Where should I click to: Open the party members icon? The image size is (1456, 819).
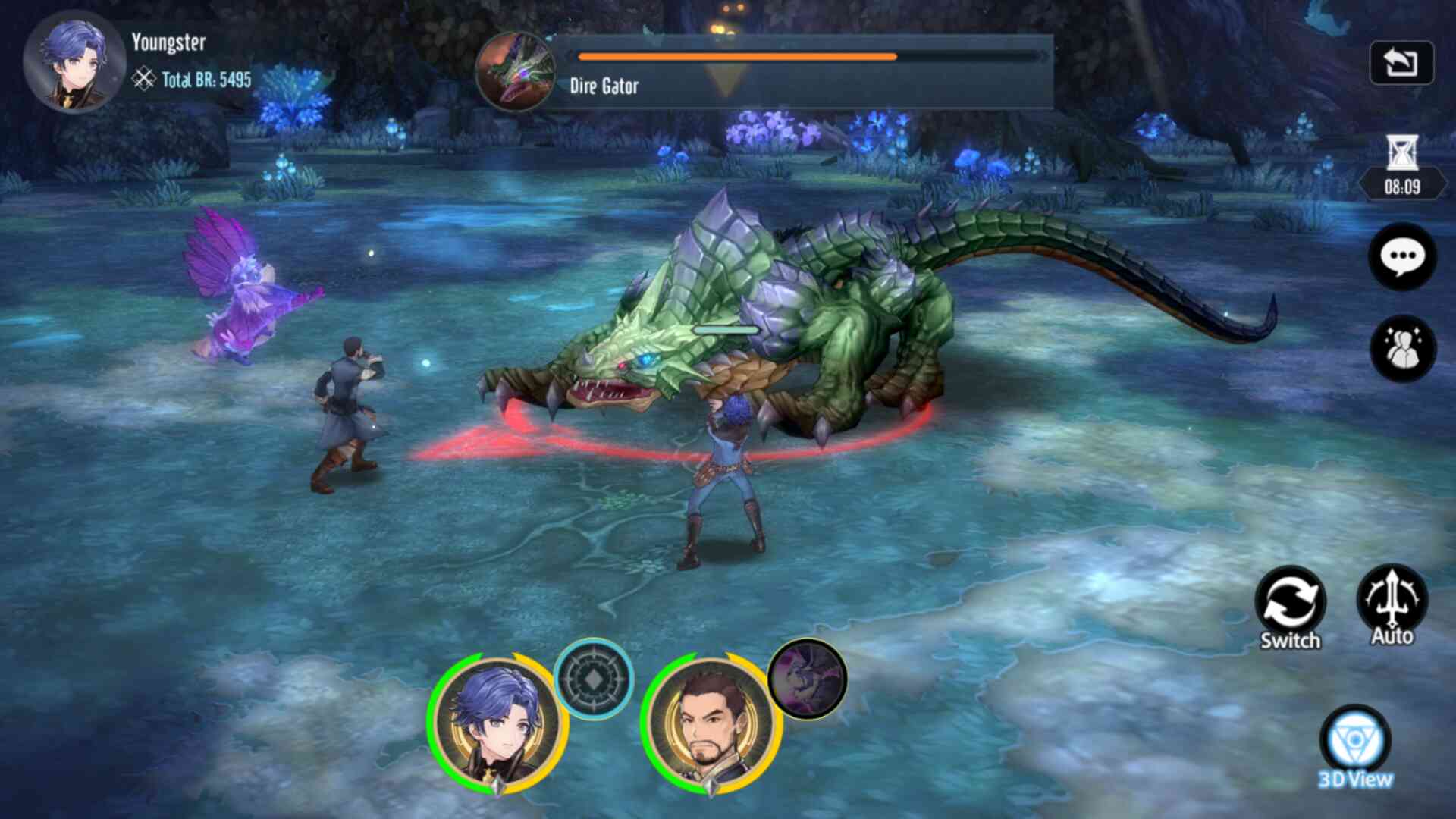(x=1401, y=348)
